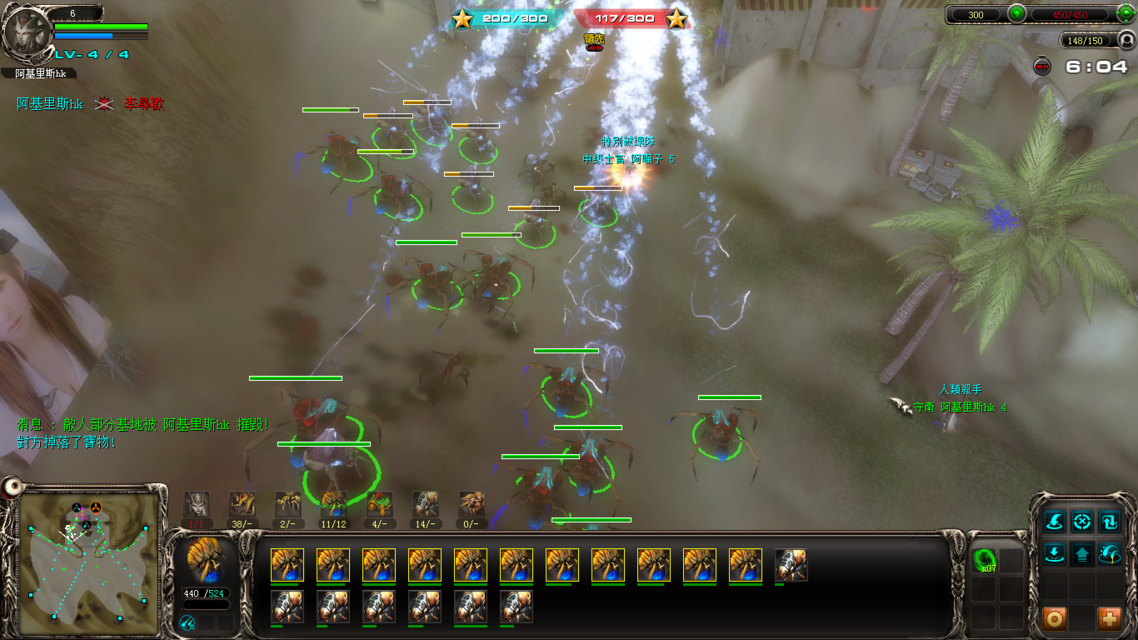Activate the unit ability icon below the health numbers
1138x640 pixels.
pyautogui.click(x=187, y=623)
